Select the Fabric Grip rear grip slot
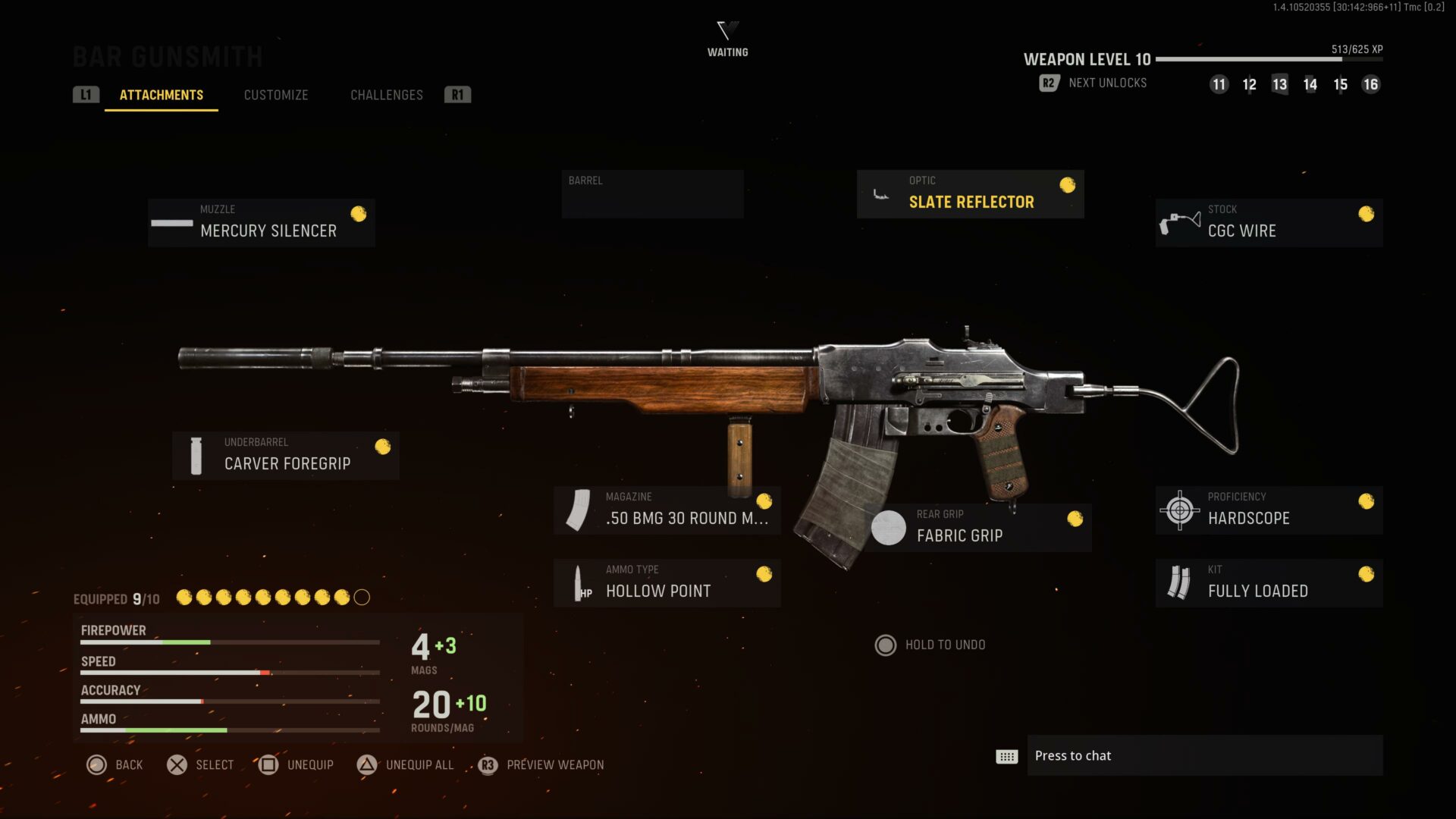Screen dimensions: 1456x819 coord(977,528)
